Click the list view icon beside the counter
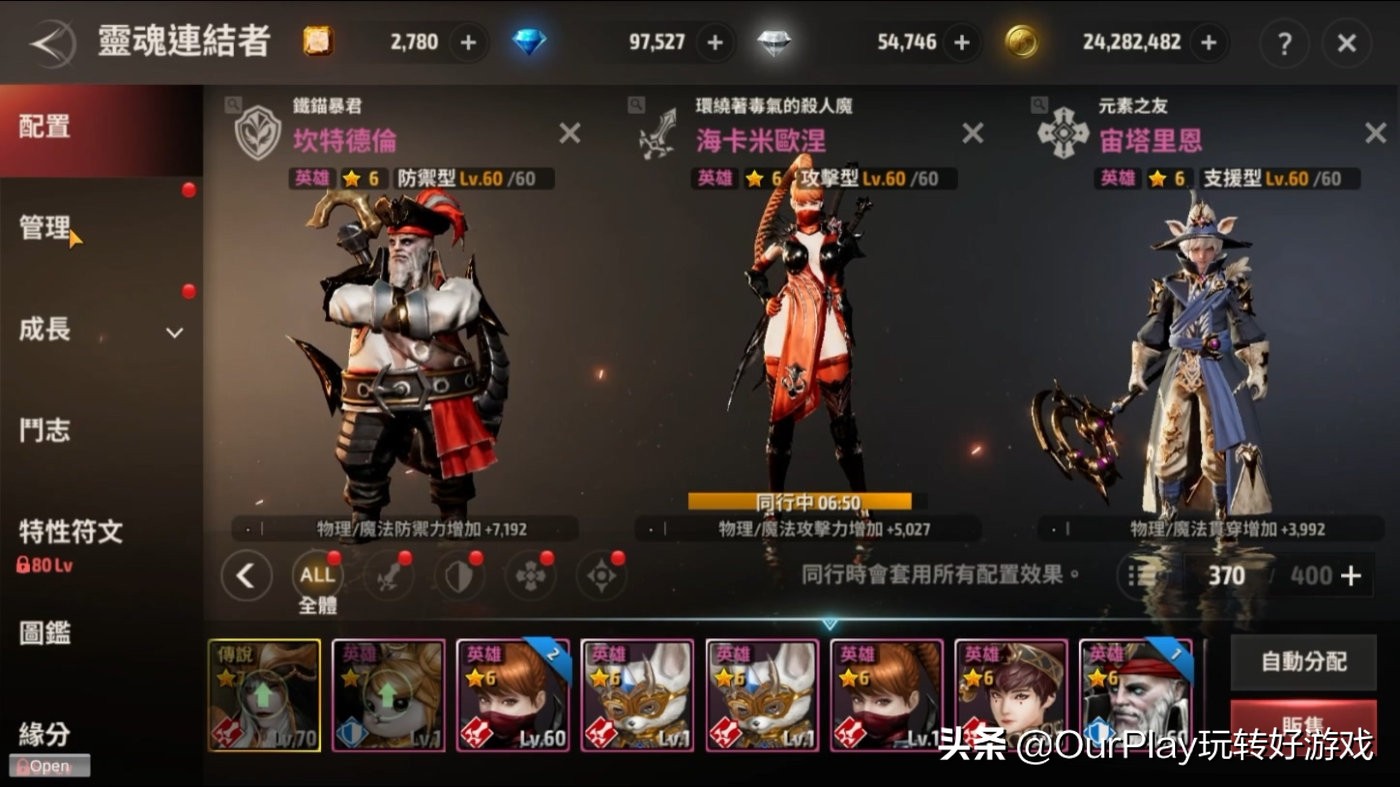Image resolution: width=1400 pixels, height=787 pixels. pyautogui.click(x=1136, y=576)
